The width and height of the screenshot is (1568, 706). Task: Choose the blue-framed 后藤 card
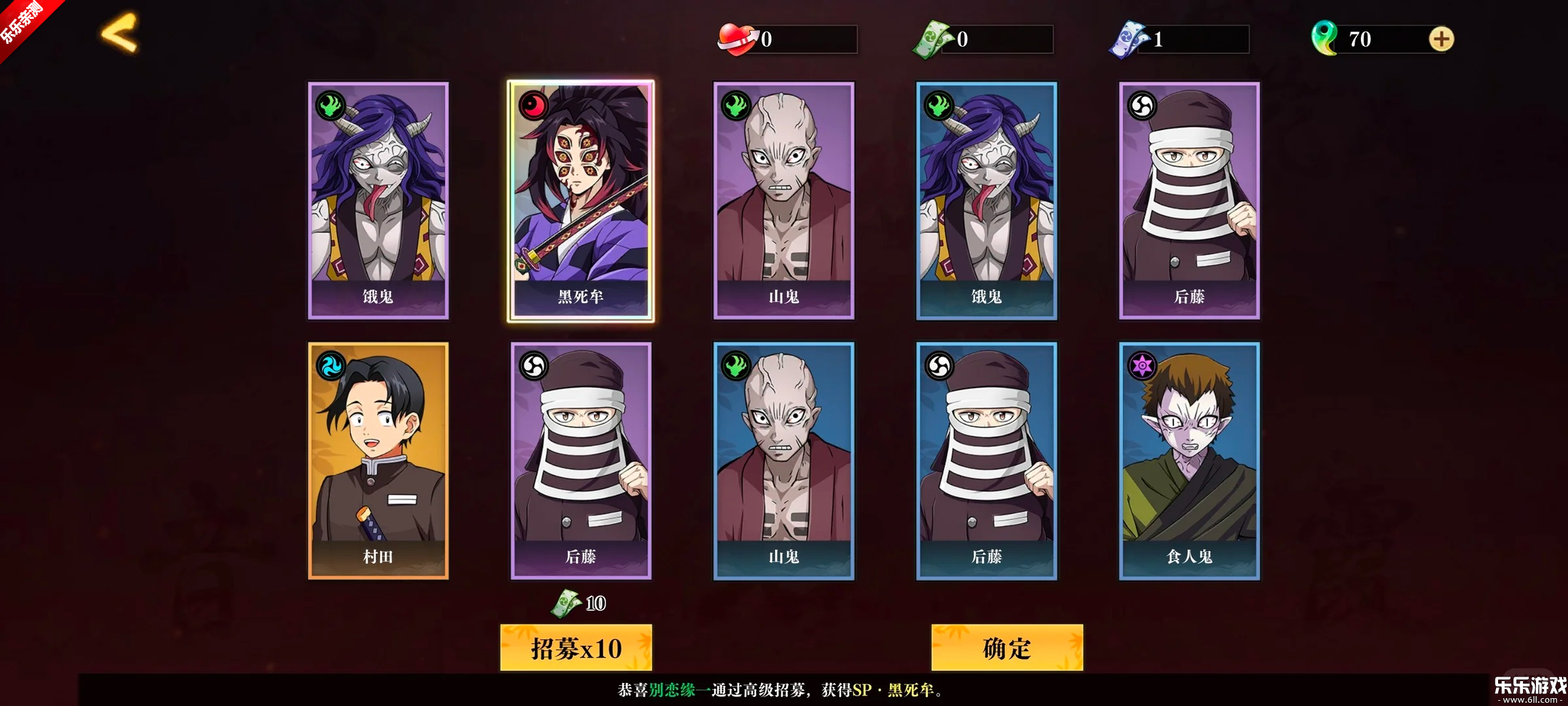click(x=987, y=461)
